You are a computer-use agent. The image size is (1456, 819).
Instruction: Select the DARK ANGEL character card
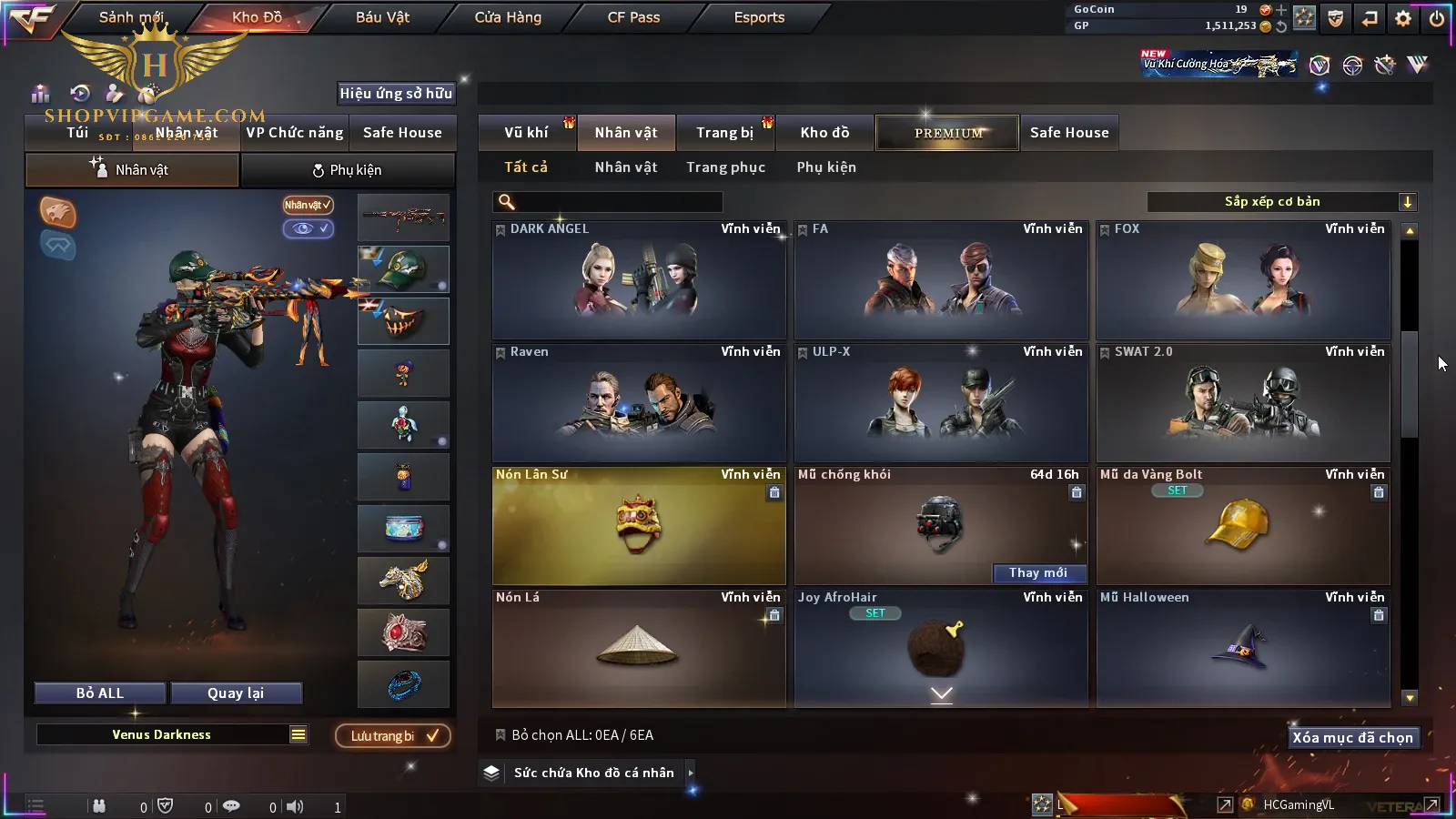click(639, 280)
